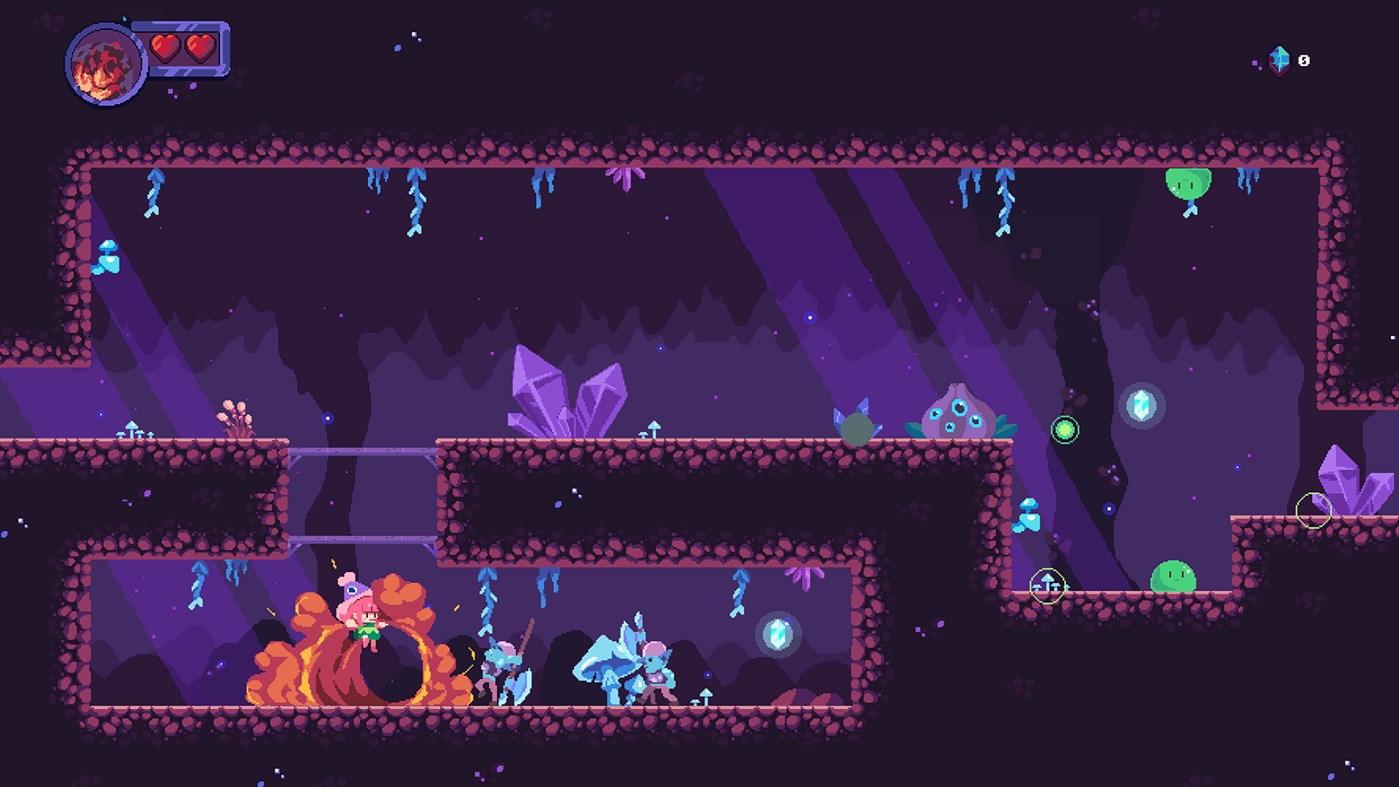Click the gem count number next to the crystal icon

(x=1302, y=60)
